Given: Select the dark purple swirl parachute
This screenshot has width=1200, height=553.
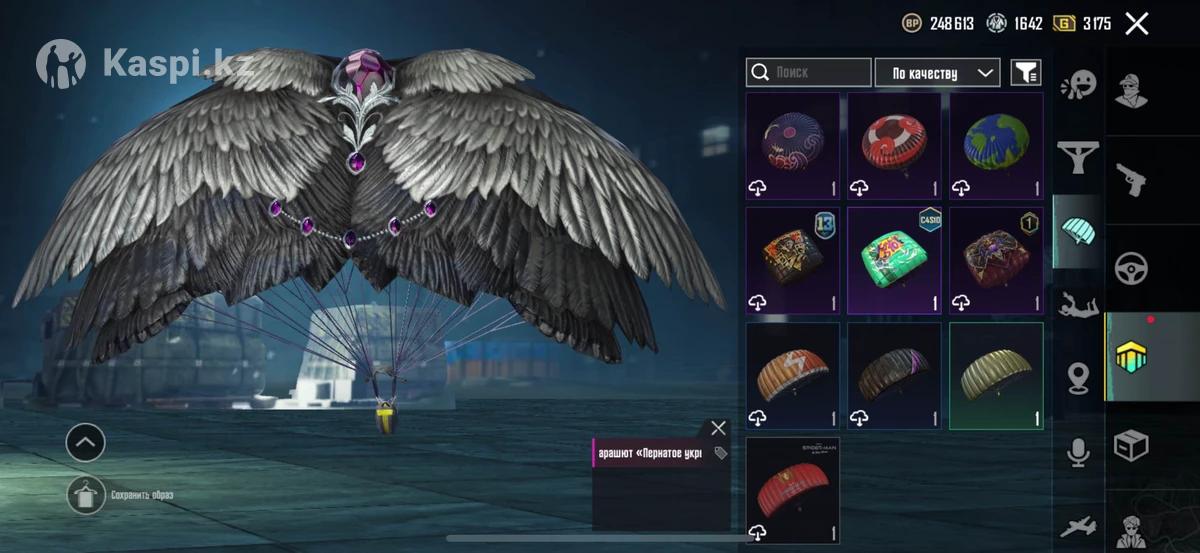Looking at the screenshot, I should [793, 146].
